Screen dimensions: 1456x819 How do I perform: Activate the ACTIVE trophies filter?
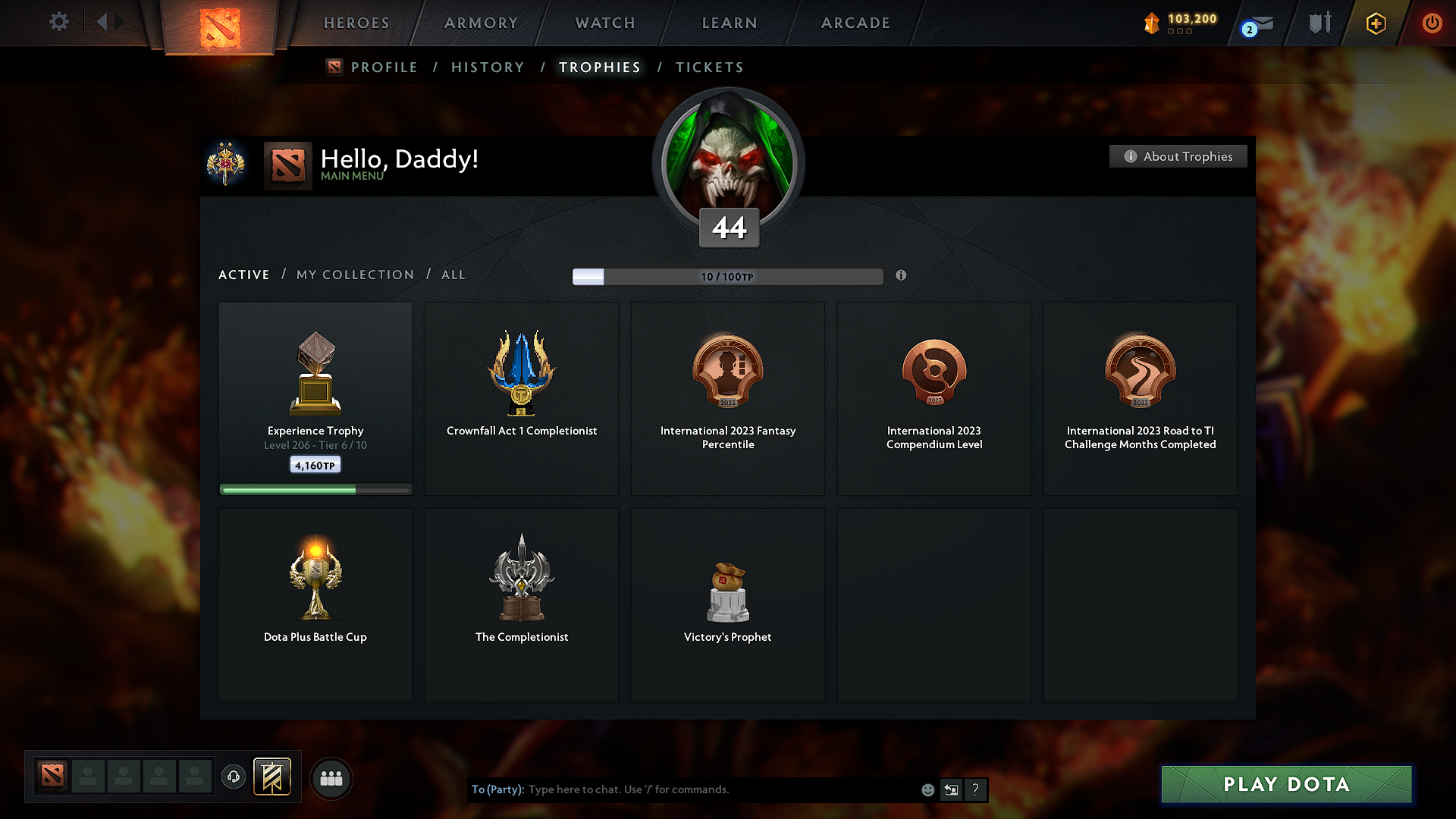click(x=243, y=275)
